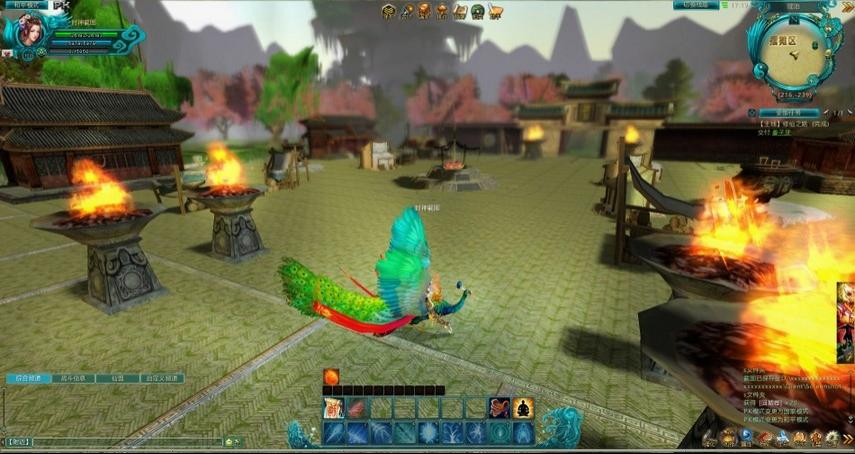Trigger the teal concentric-circle skill
This screenshot has height=454, width=855.
(499, 432)
